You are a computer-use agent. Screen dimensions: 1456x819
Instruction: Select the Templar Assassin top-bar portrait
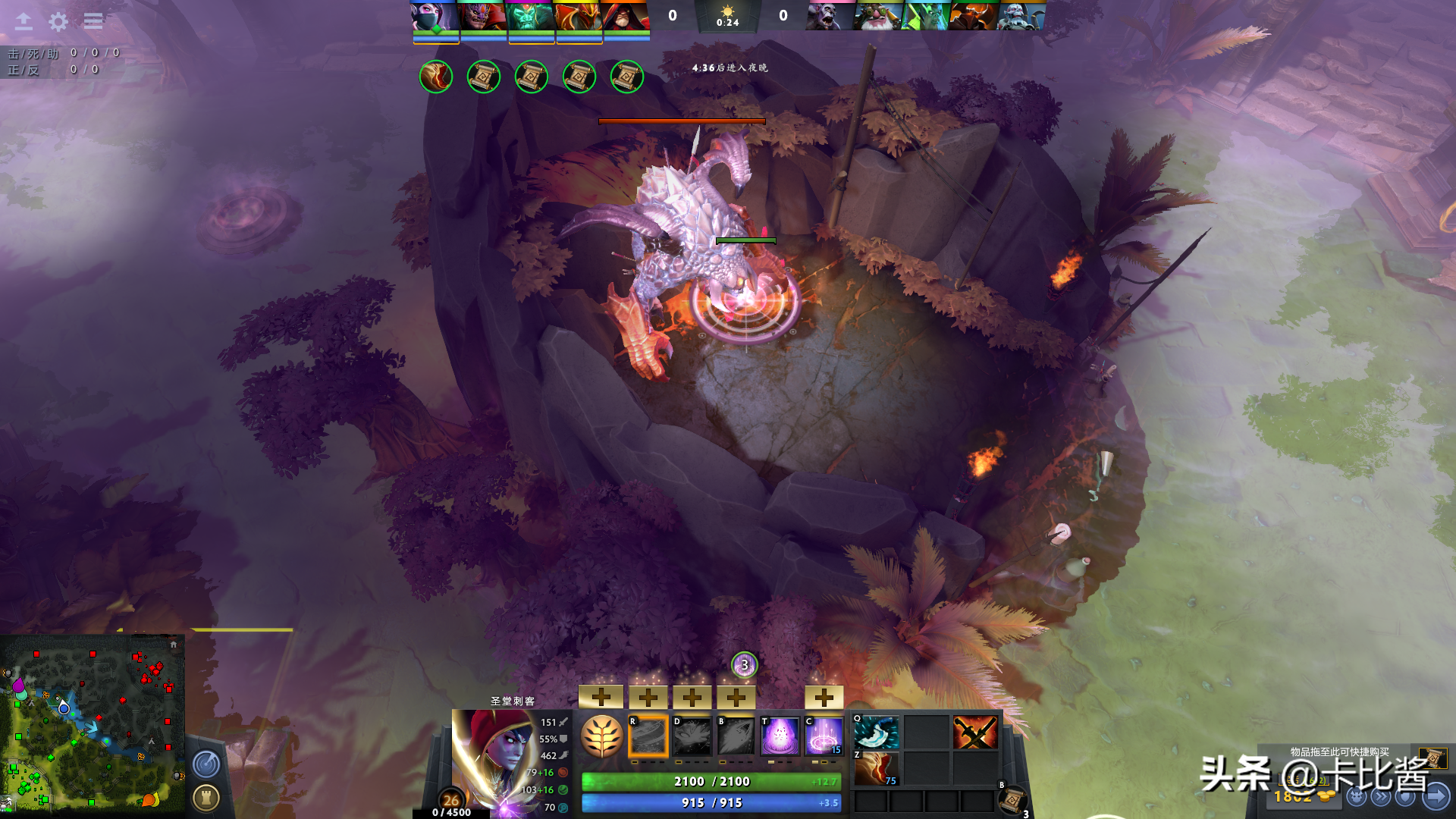point(435,16)
